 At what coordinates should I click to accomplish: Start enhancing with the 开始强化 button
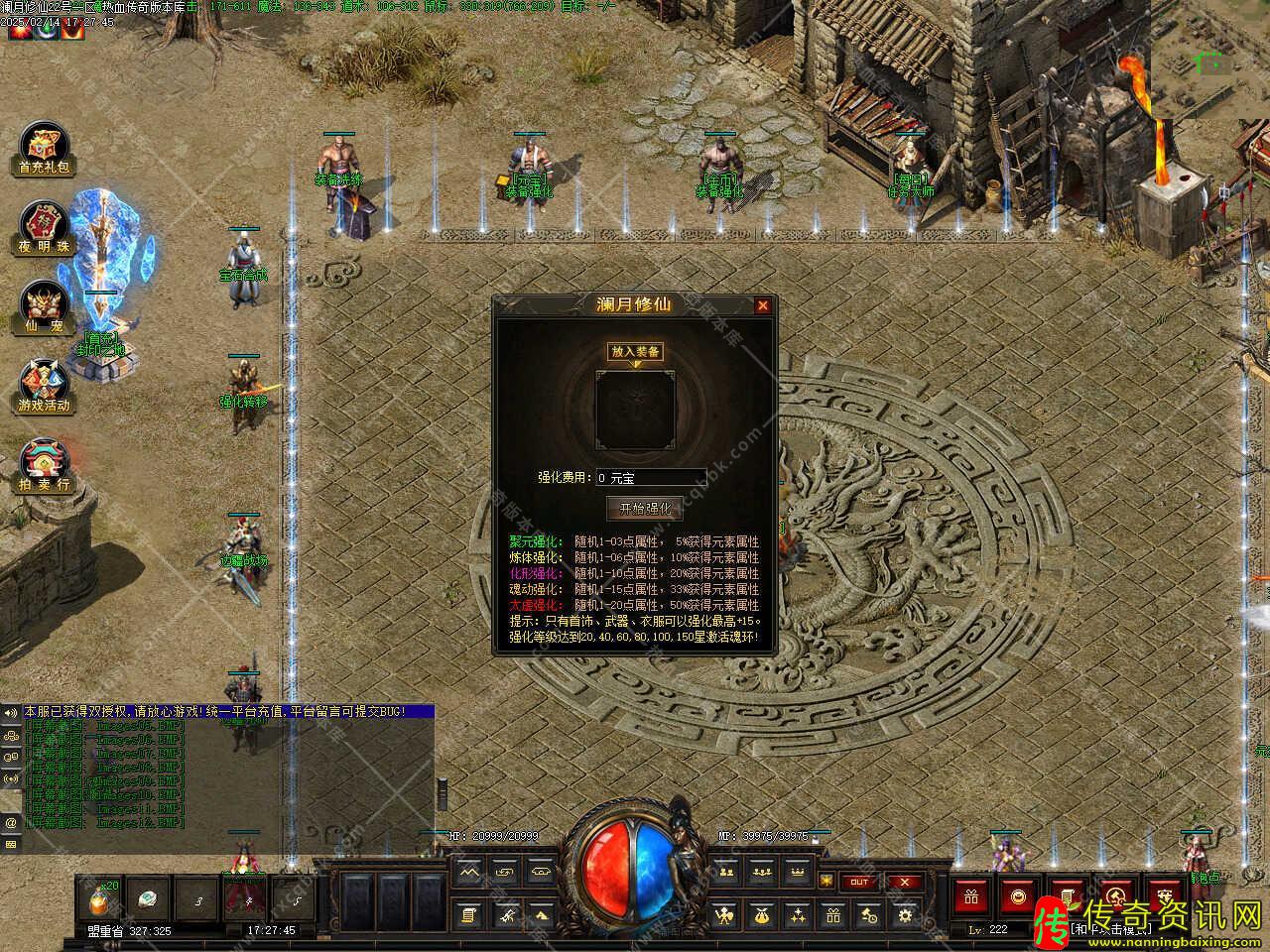(645, 508)
